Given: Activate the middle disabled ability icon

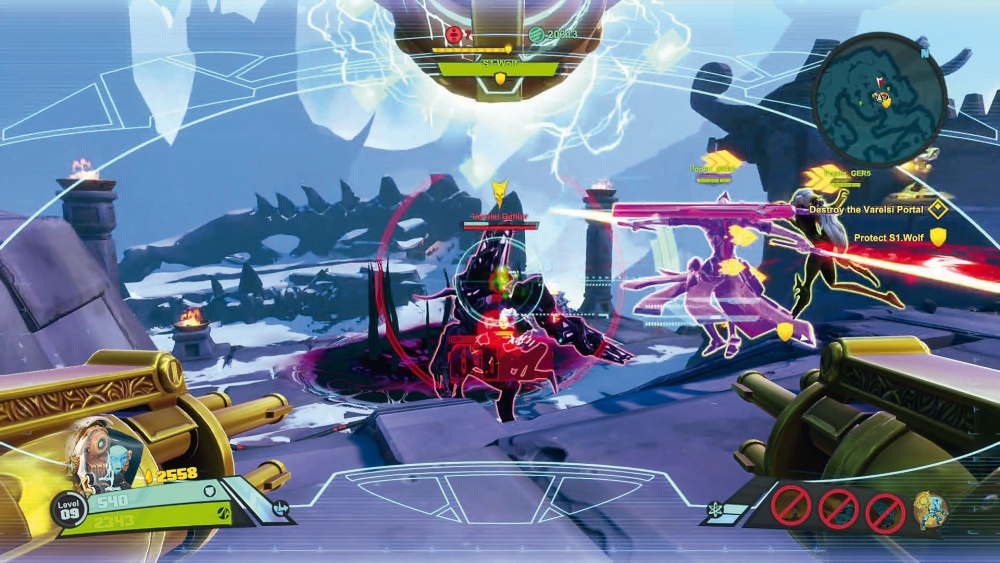Looking at the screenshot, I should (x=838, y=508).
